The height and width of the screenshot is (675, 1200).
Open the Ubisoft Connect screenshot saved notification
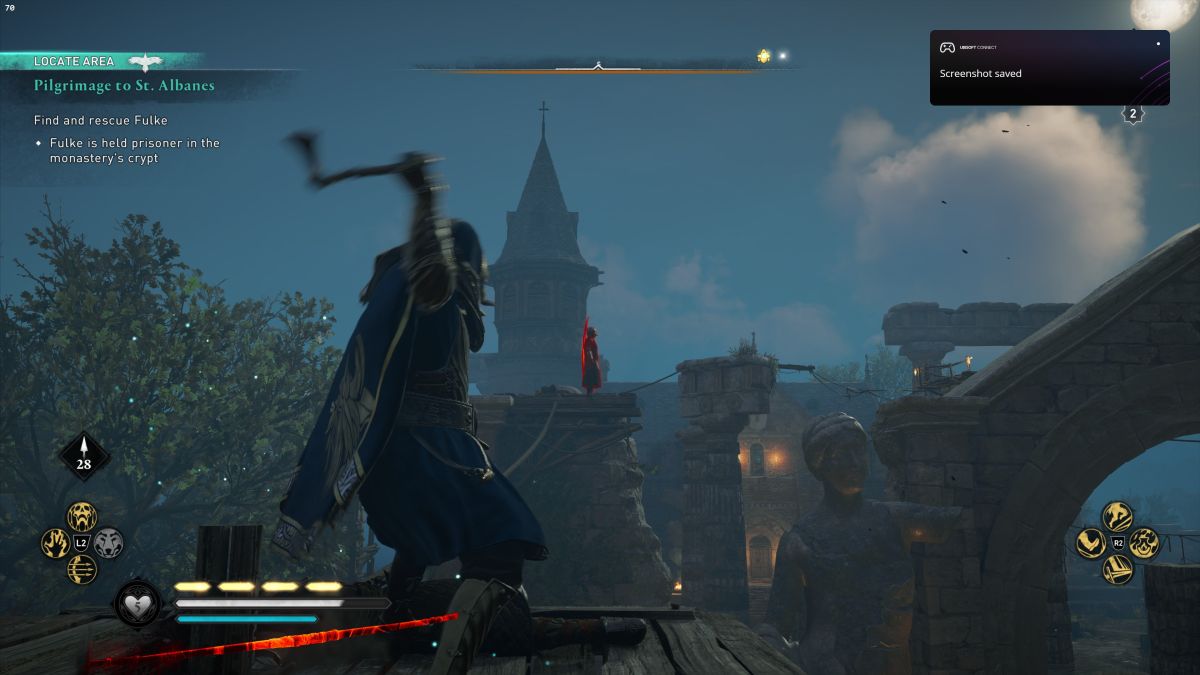pos(1049,68)
